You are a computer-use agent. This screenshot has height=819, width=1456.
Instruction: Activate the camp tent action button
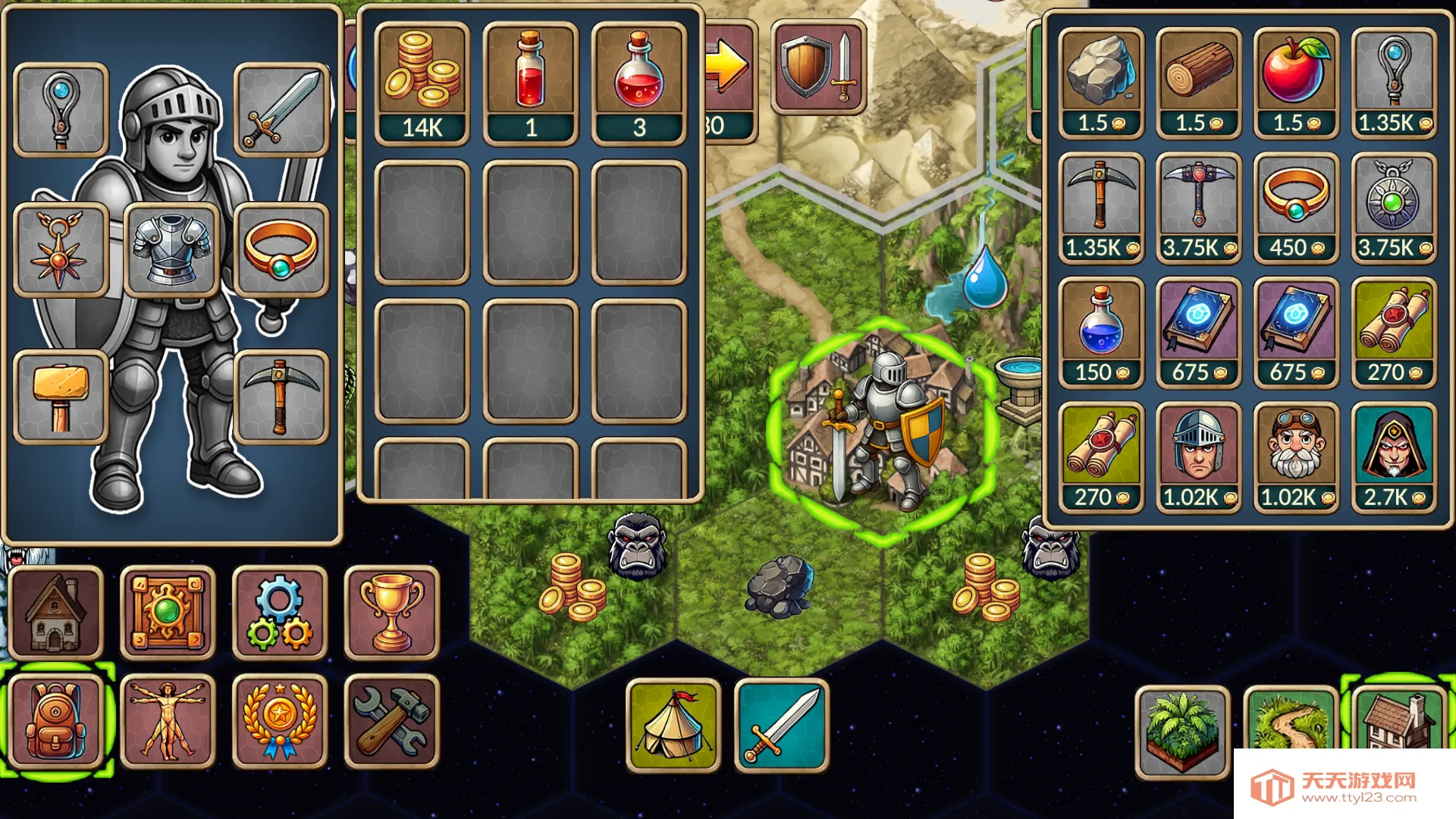(x=673, y=725)
